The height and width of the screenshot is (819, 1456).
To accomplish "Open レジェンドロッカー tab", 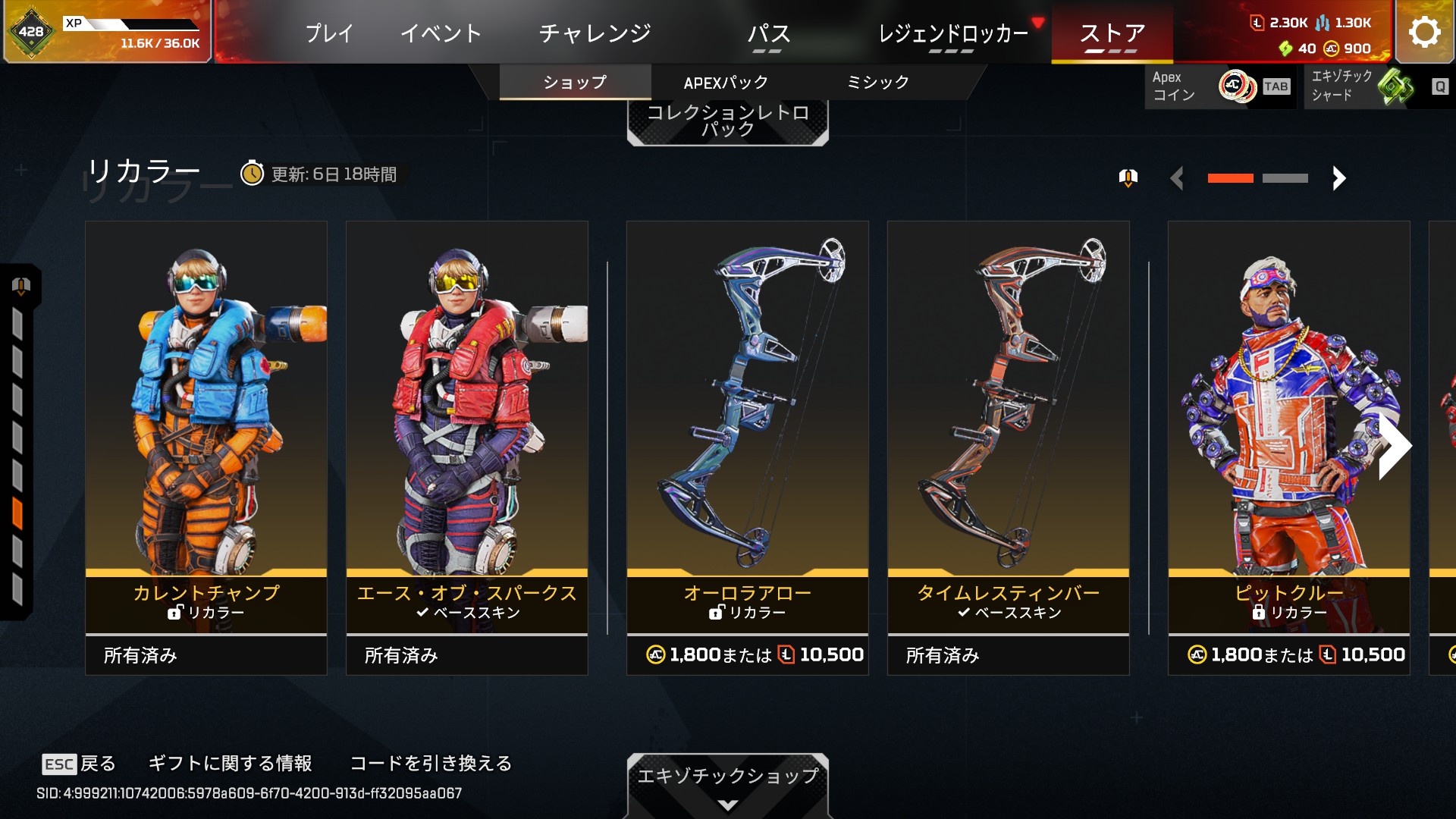I will point(953,33).
